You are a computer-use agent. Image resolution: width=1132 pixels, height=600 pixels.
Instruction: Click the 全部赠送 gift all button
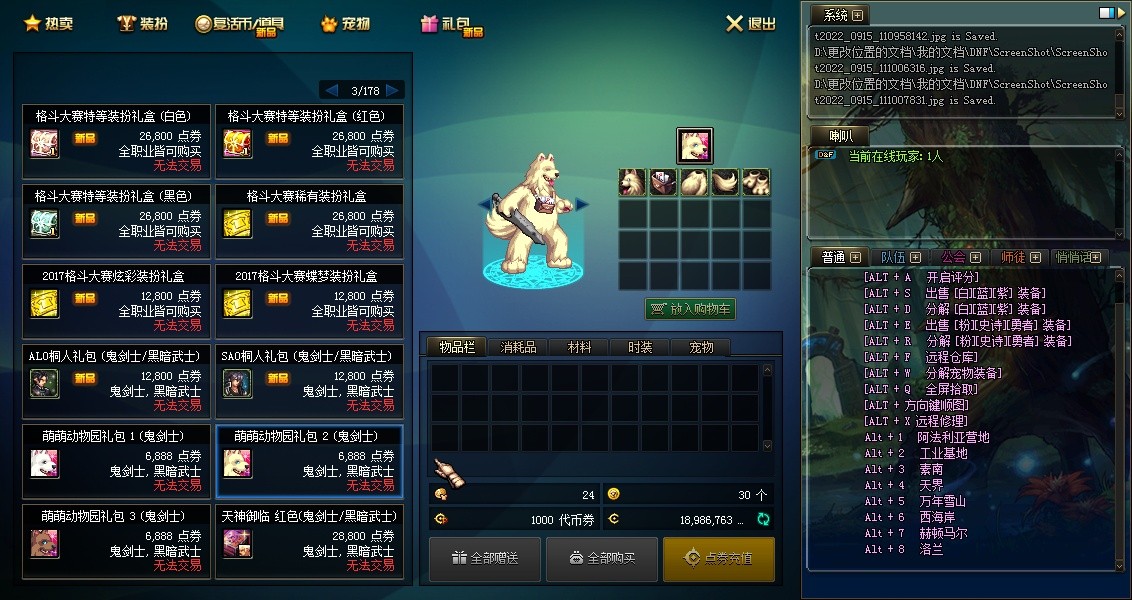[485, 558]
